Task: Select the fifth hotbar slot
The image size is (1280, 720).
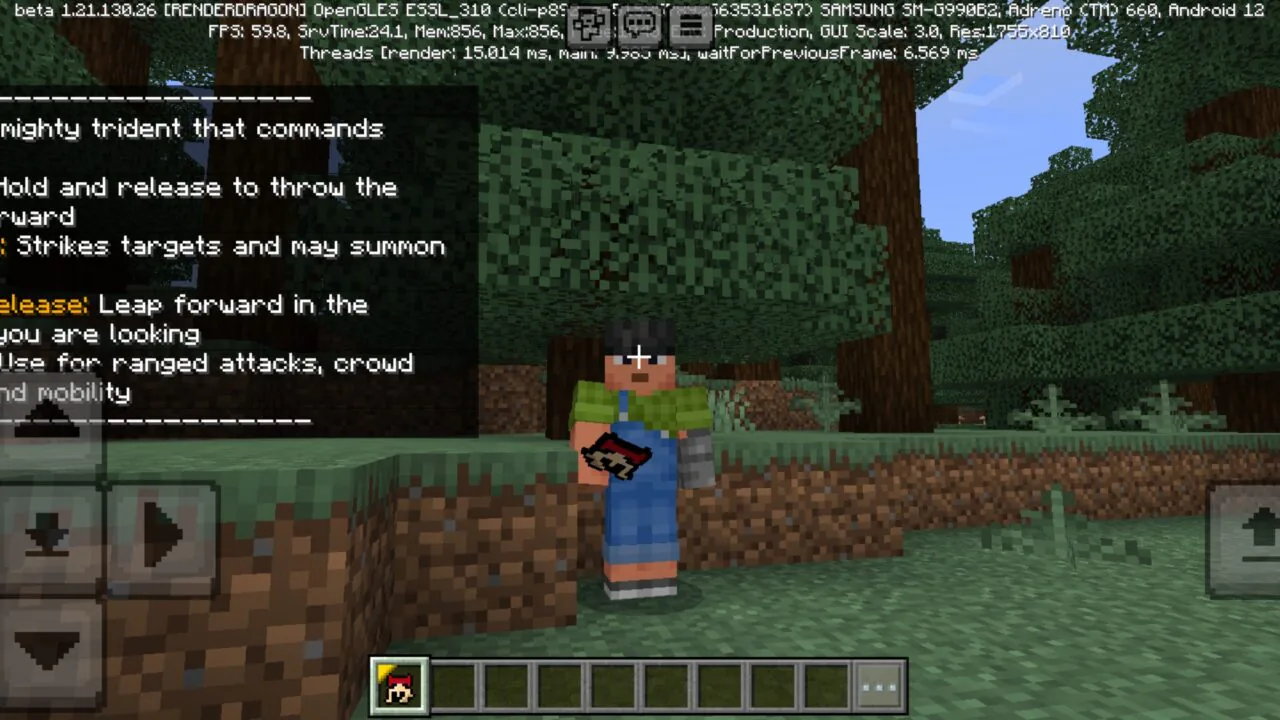Action: click(612, 684)
